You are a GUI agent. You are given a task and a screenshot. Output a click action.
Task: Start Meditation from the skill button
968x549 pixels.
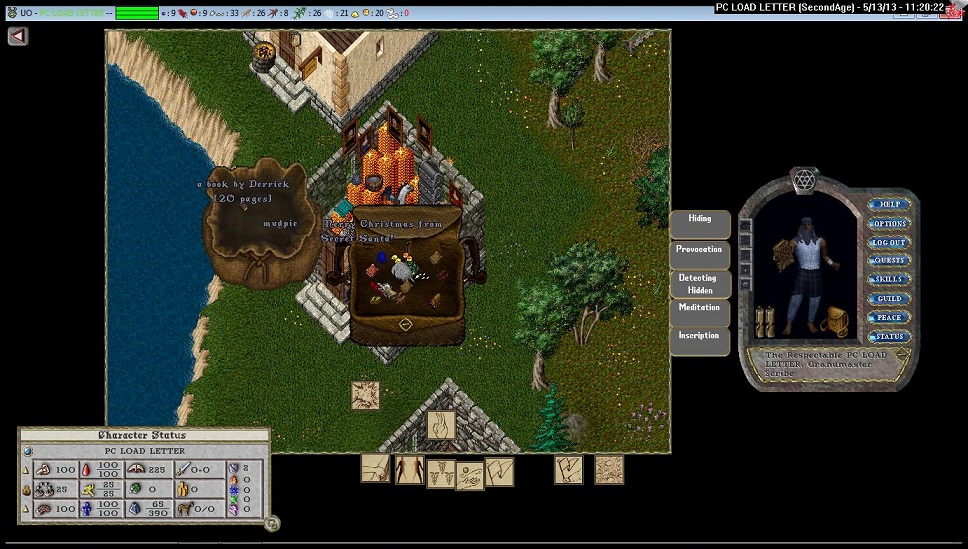(x=700, y=308)
